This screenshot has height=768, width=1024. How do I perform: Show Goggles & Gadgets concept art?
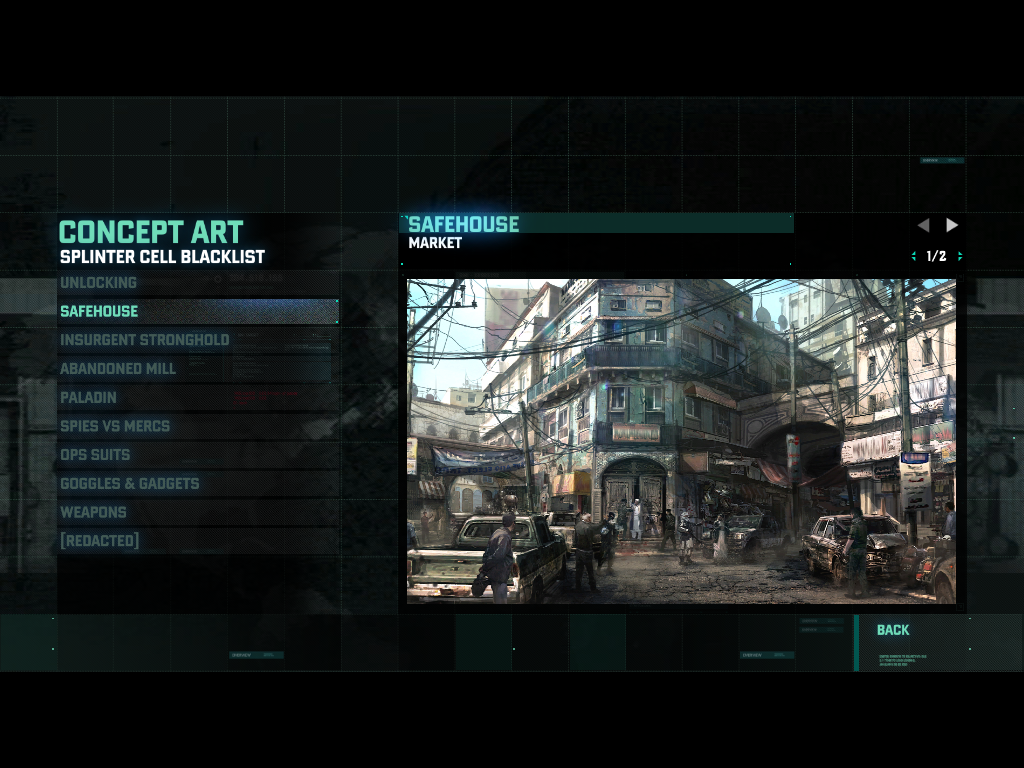click(x=129, y=484)
